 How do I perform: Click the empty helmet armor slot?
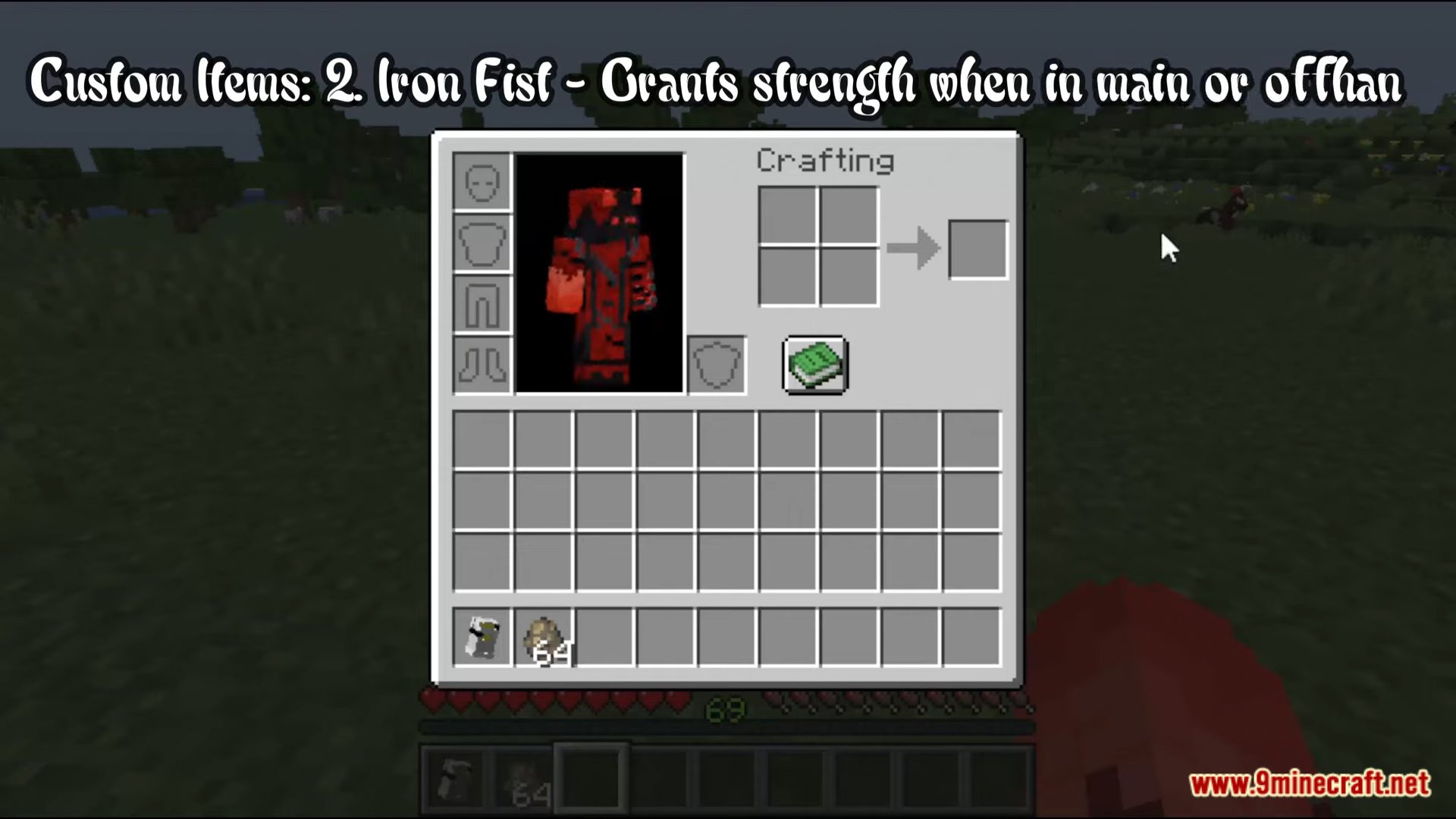(x=482, y=182)
